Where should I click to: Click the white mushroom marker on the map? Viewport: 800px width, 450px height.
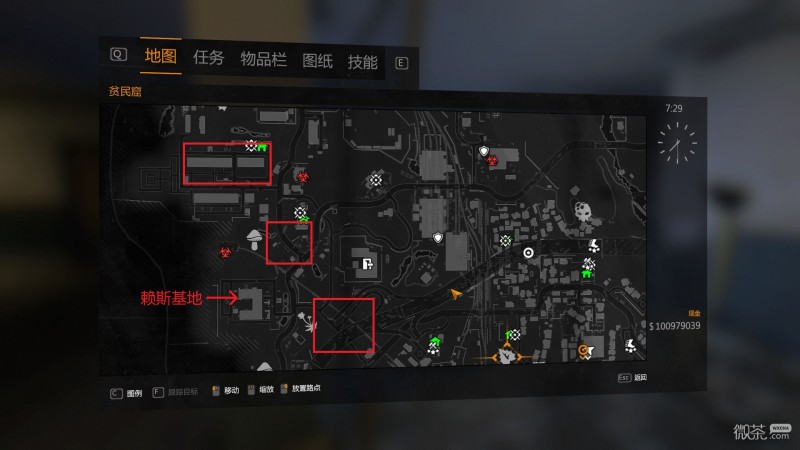coord(252,237)
